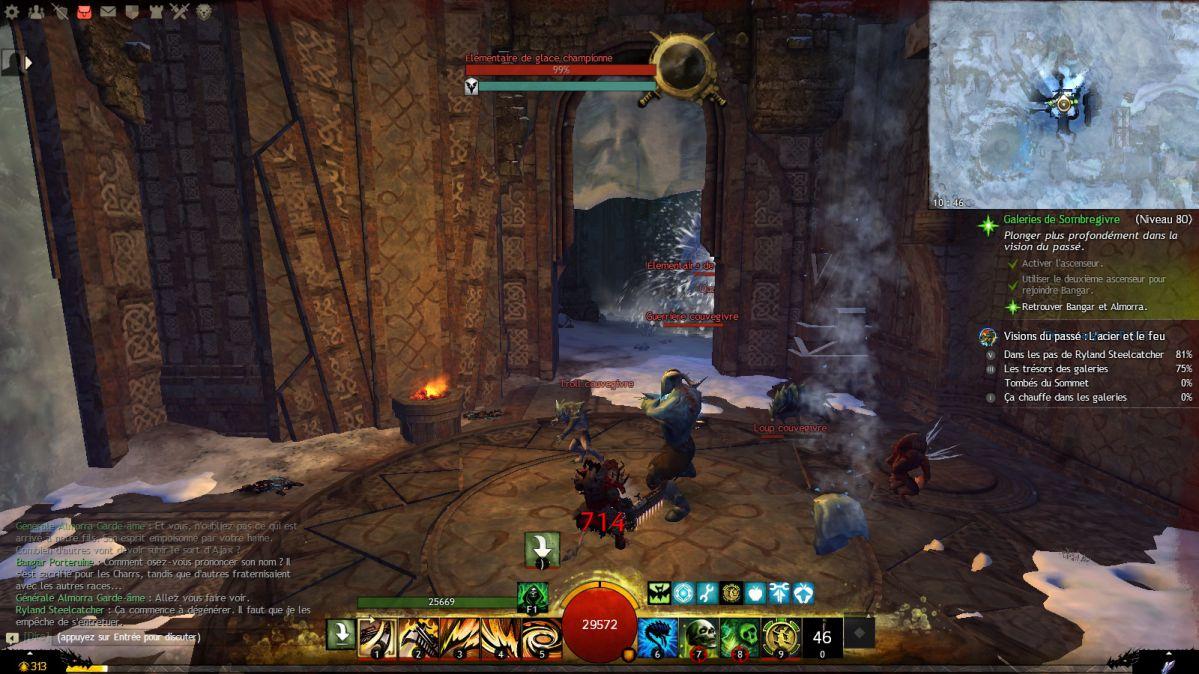Image resolution: width=1199 pixels, height=674 pixels.
Task: Expand the party portrait panel arrow
Action: coord(29,62)
